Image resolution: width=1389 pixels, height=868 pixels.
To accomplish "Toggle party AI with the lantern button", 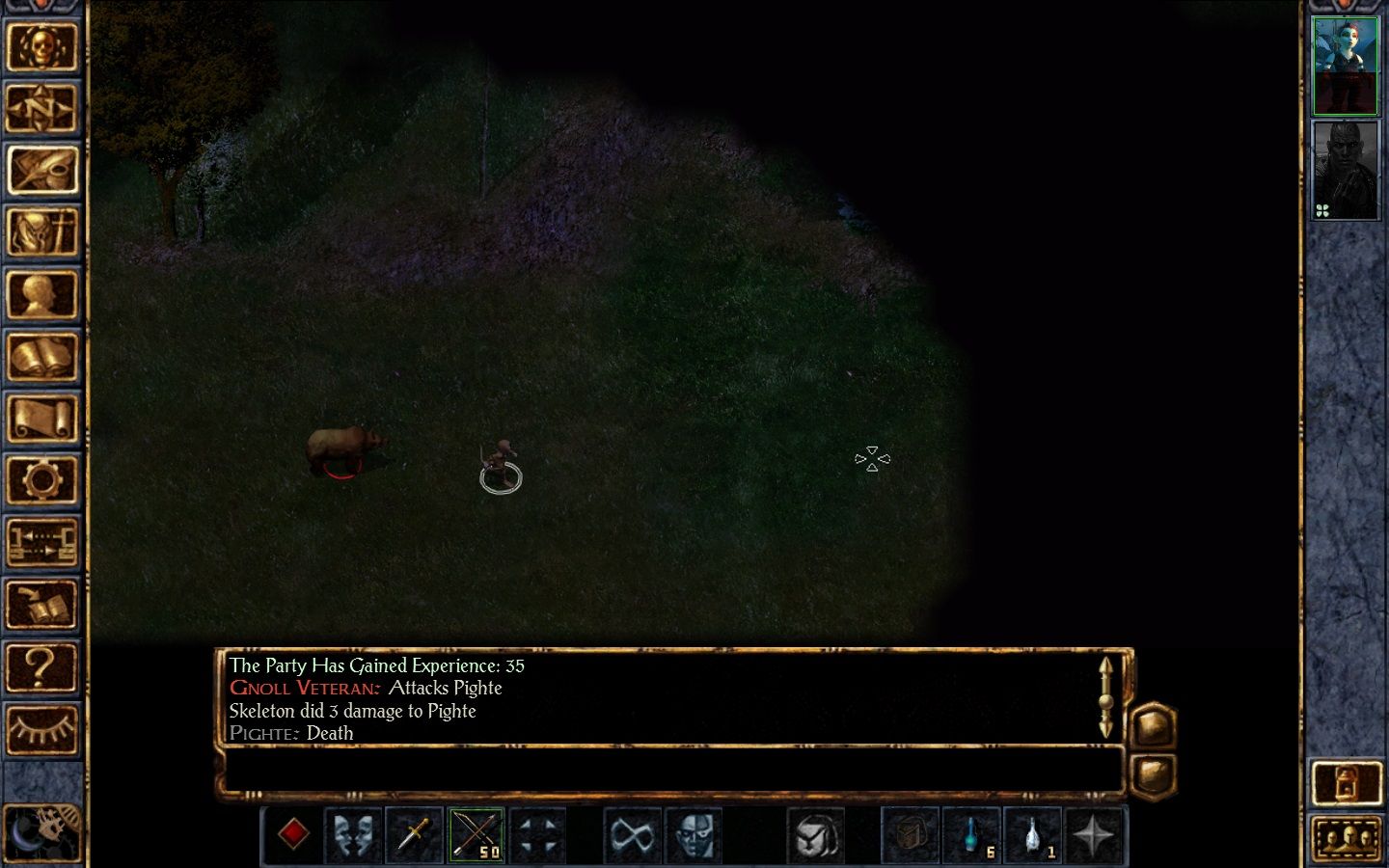I will (x=1347, y=783).
